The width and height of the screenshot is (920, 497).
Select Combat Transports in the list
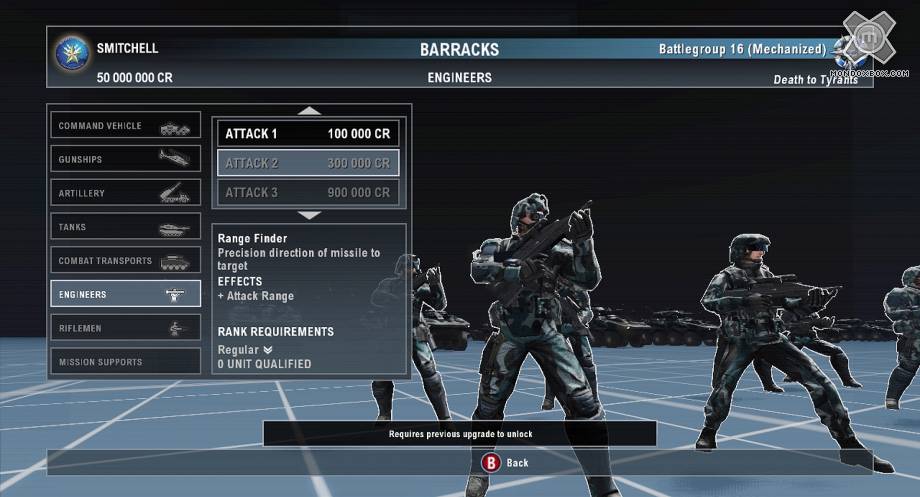click(x=126, y=261)
